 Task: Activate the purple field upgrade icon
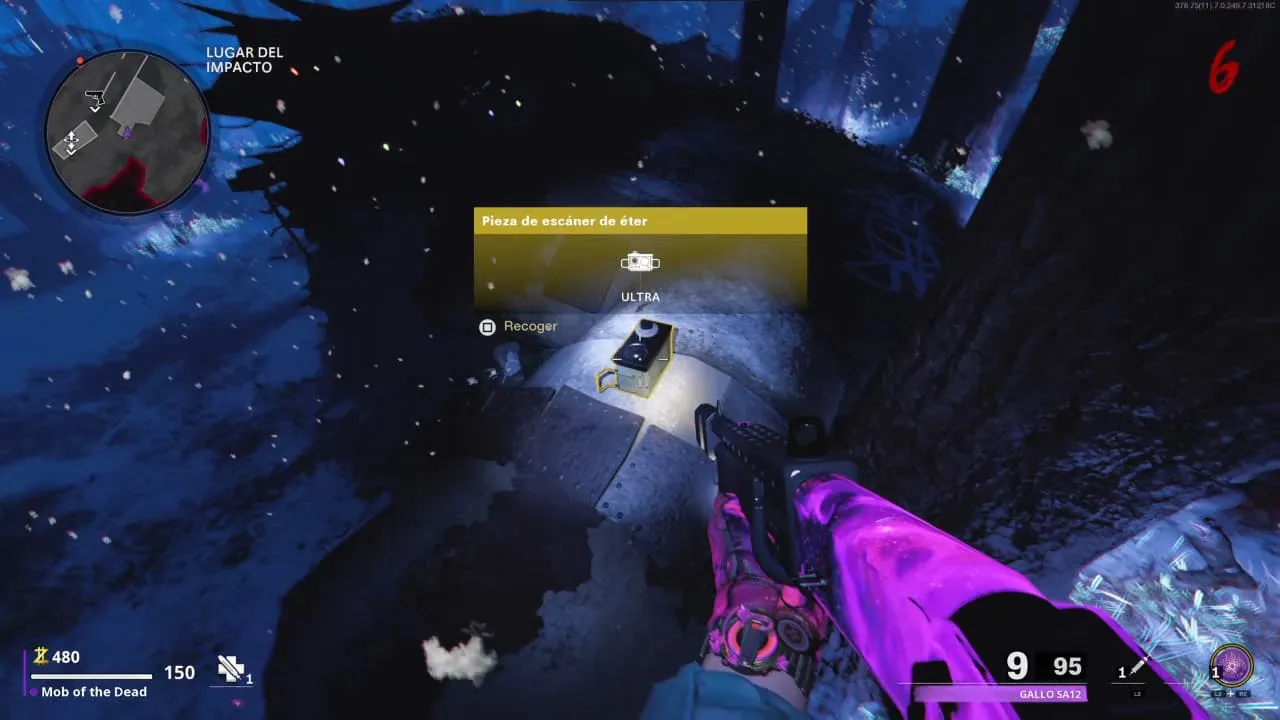(x=1229, y=667)
